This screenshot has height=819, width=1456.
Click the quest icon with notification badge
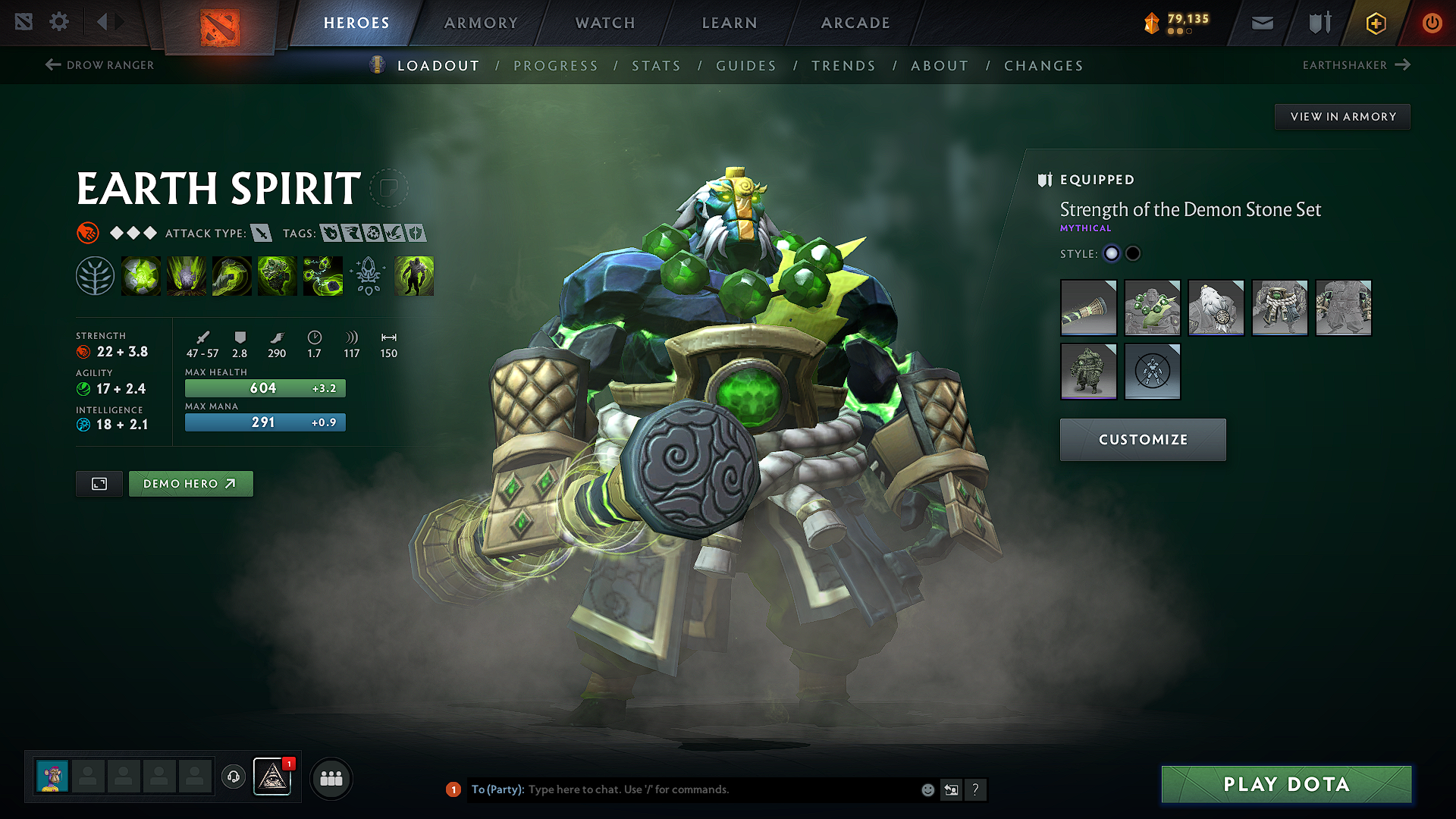pyautogui.click(x=273, y=777)
